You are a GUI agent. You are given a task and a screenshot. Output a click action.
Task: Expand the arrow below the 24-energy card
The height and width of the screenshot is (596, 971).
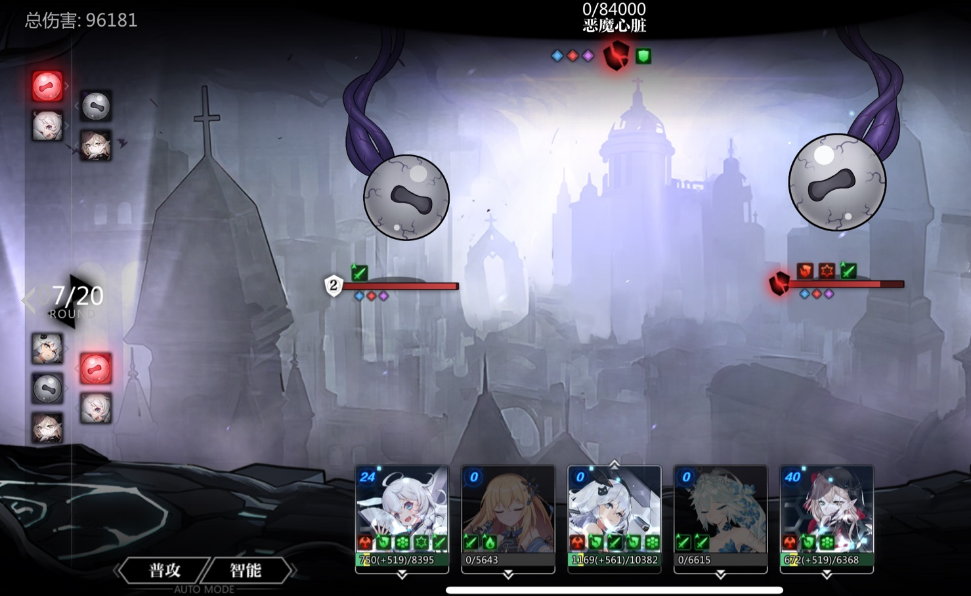pos(401,576)
